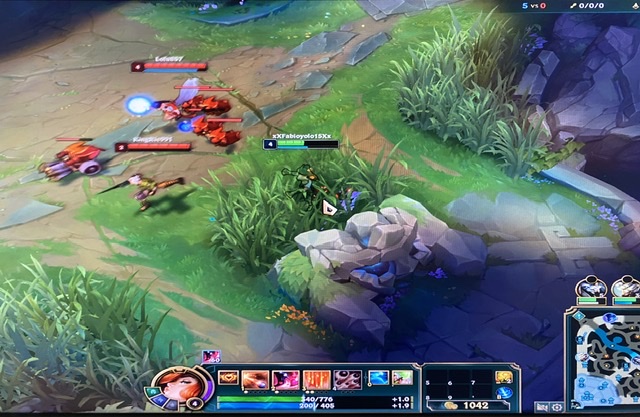Click the blue recall icon below the trinket
Image resolution: width=640 pixels, height=417 pixels.
(503, 394)
